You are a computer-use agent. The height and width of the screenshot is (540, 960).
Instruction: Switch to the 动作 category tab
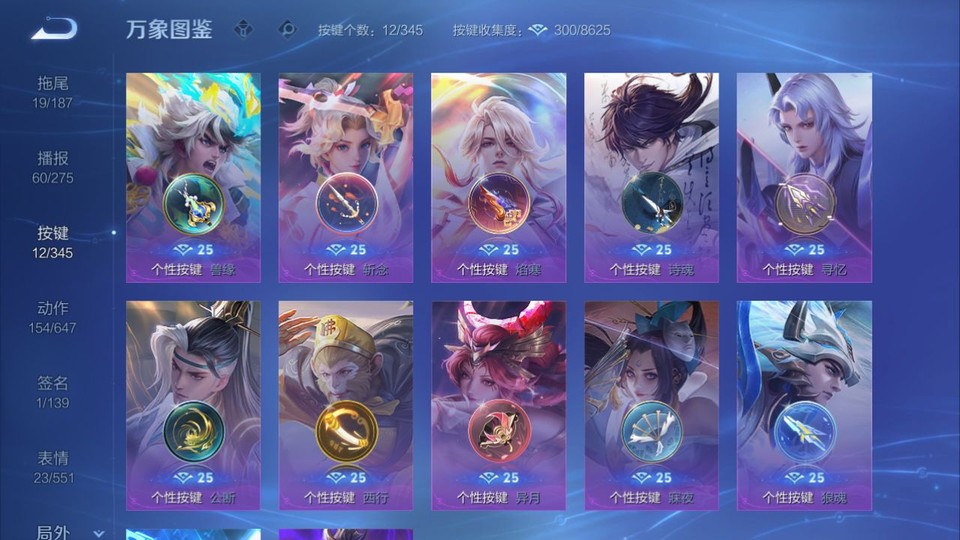point(54,316)
